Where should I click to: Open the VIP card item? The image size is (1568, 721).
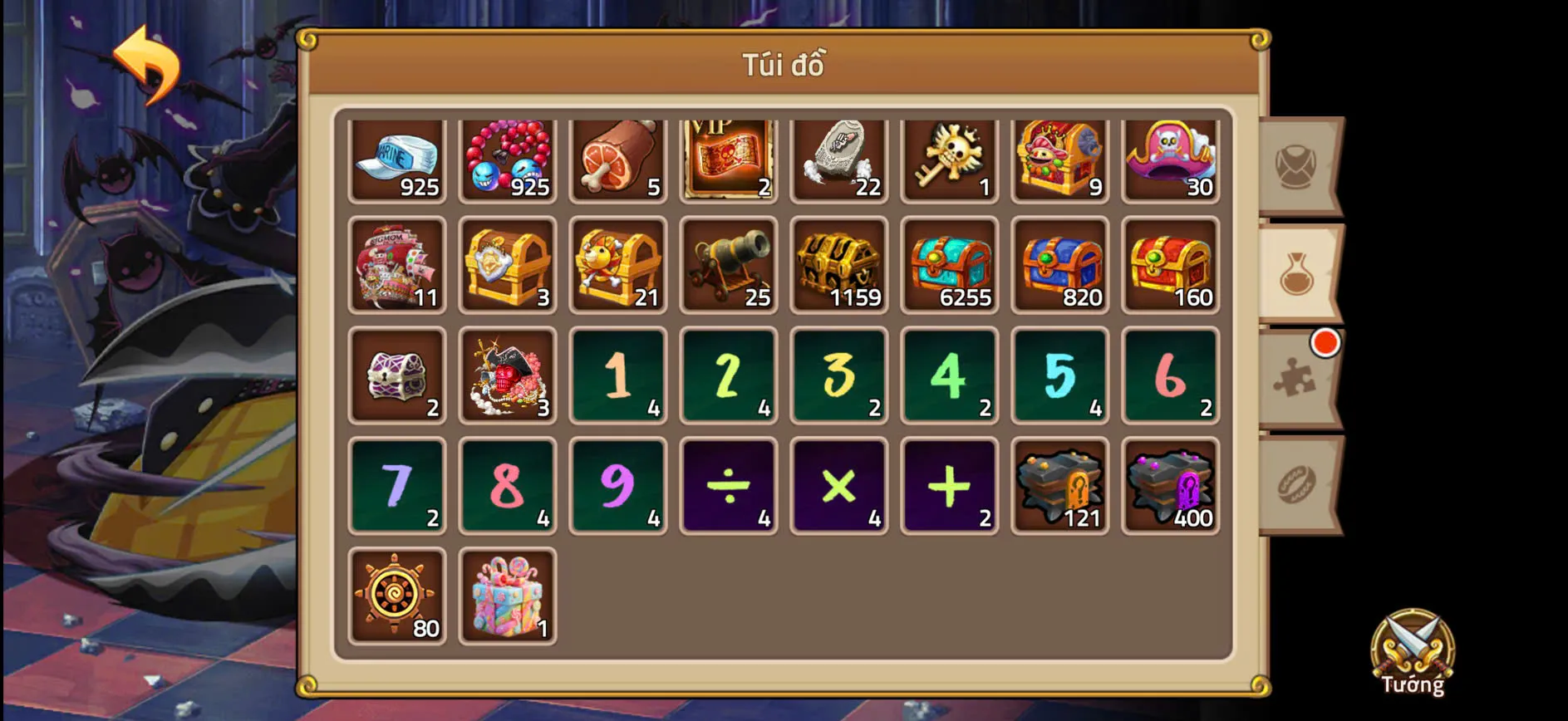point(729,159)
